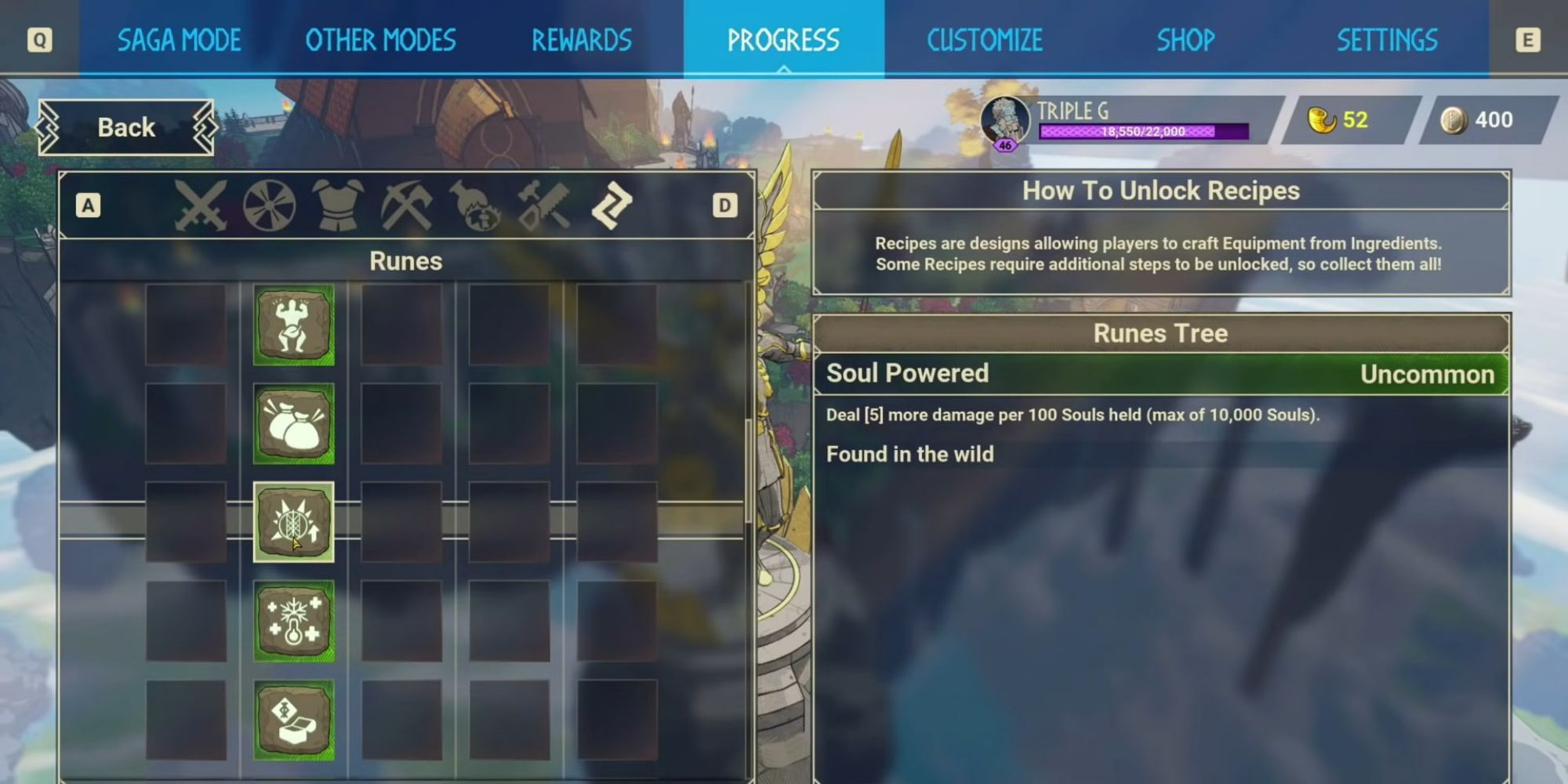Click the purple XP progress bar
The width and height of the screenshot is (1568, 784).
point(1145,132)
